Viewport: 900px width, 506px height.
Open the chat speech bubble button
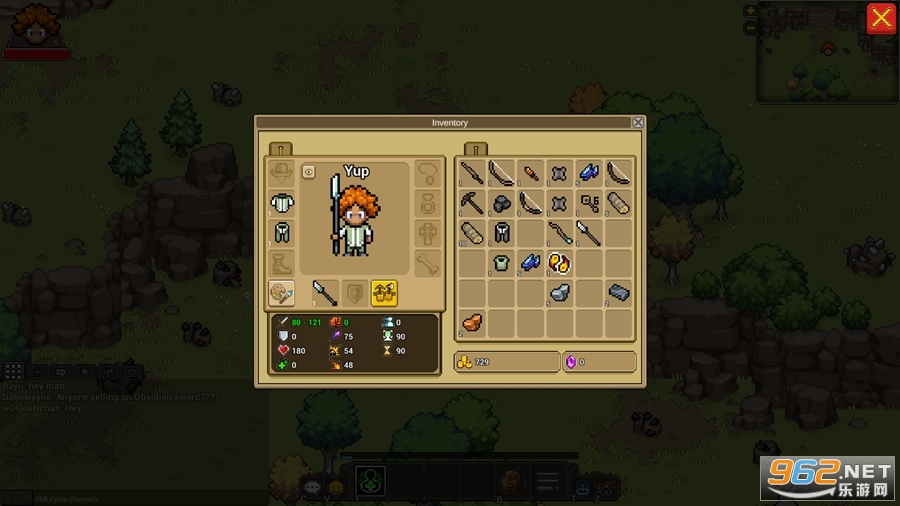[312, 487]
